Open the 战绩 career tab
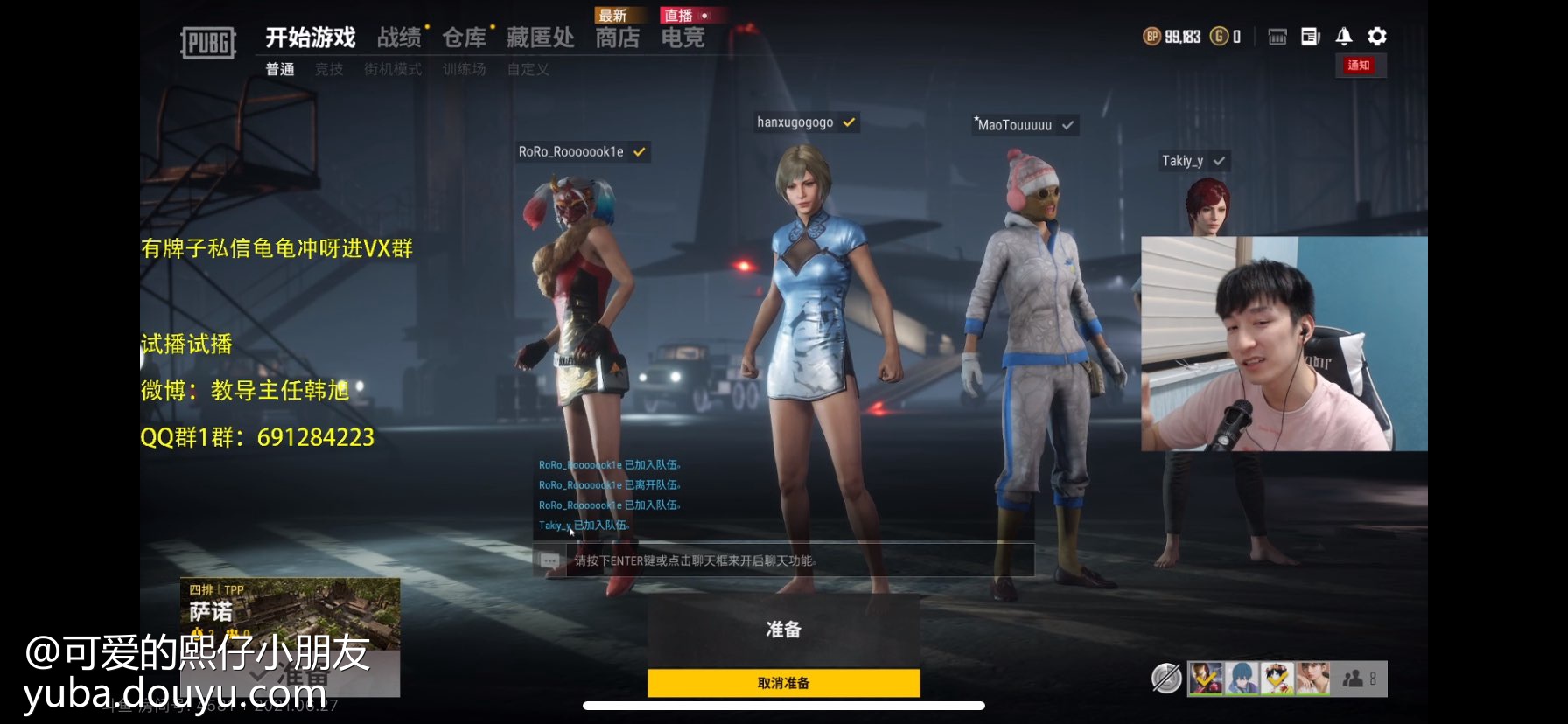This screenshot has height=724, width=1568. pos(399,38)
